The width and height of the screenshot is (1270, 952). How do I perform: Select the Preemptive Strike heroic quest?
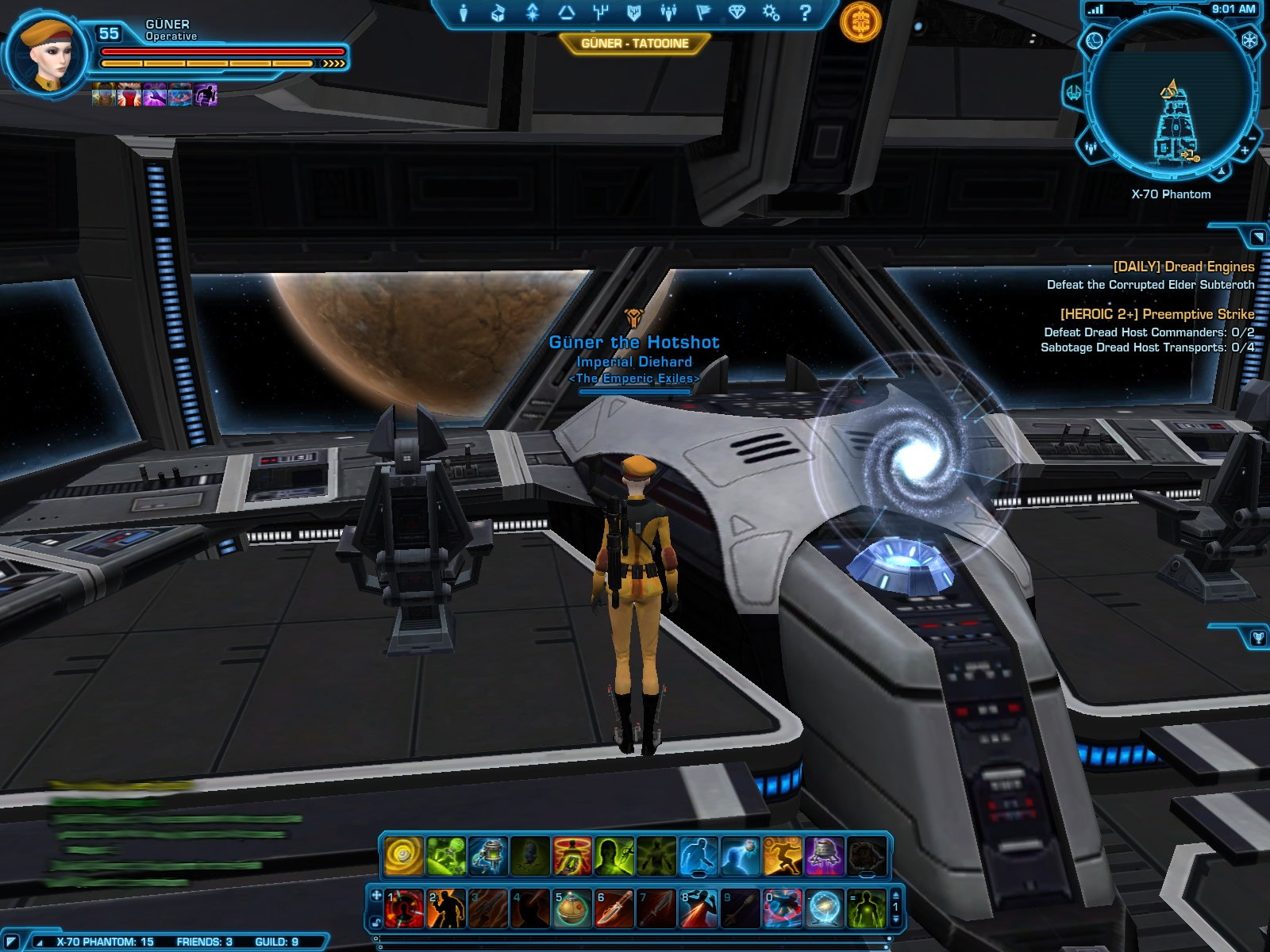1157,314
